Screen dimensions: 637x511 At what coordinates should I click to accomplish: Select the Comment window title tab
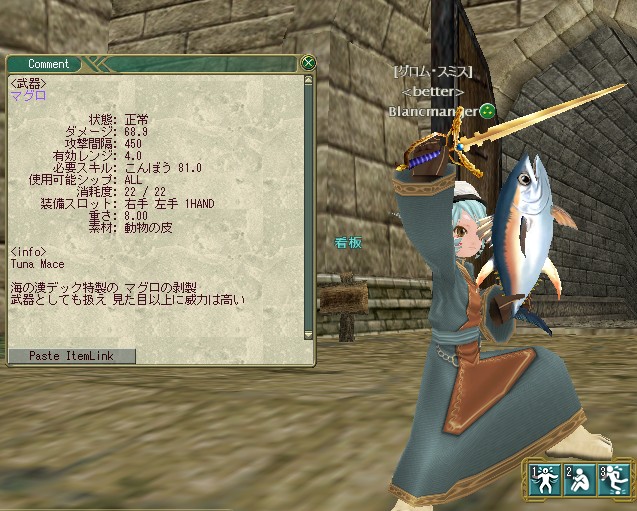(x=48, y=64)
